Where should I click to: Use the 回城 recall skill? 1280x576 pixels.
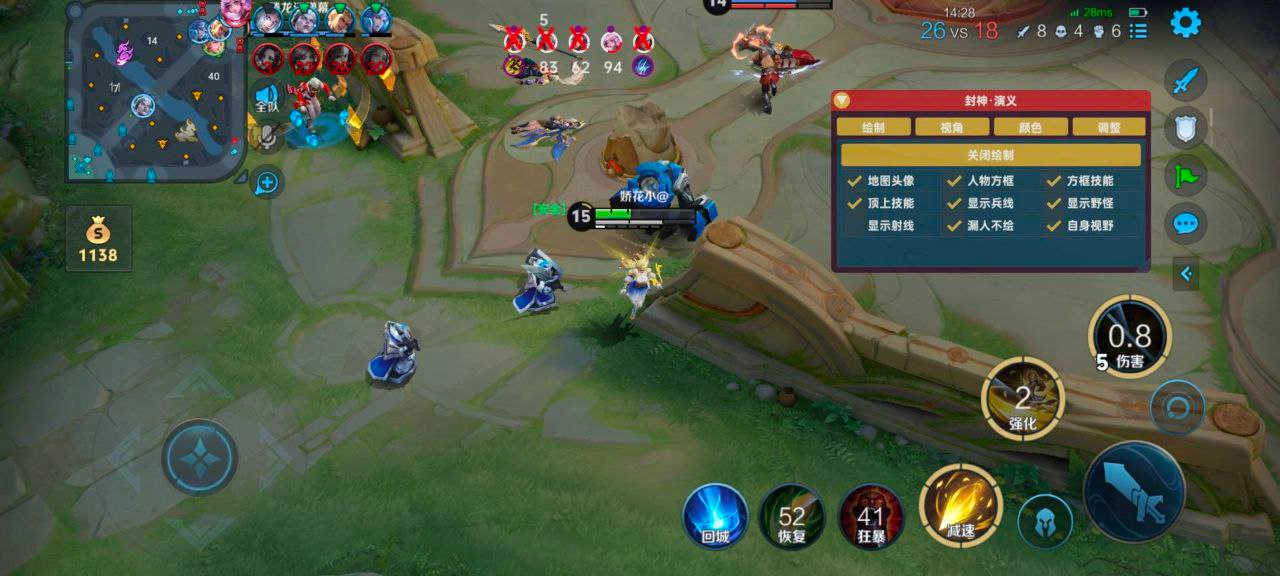click(x=715, y=516)
